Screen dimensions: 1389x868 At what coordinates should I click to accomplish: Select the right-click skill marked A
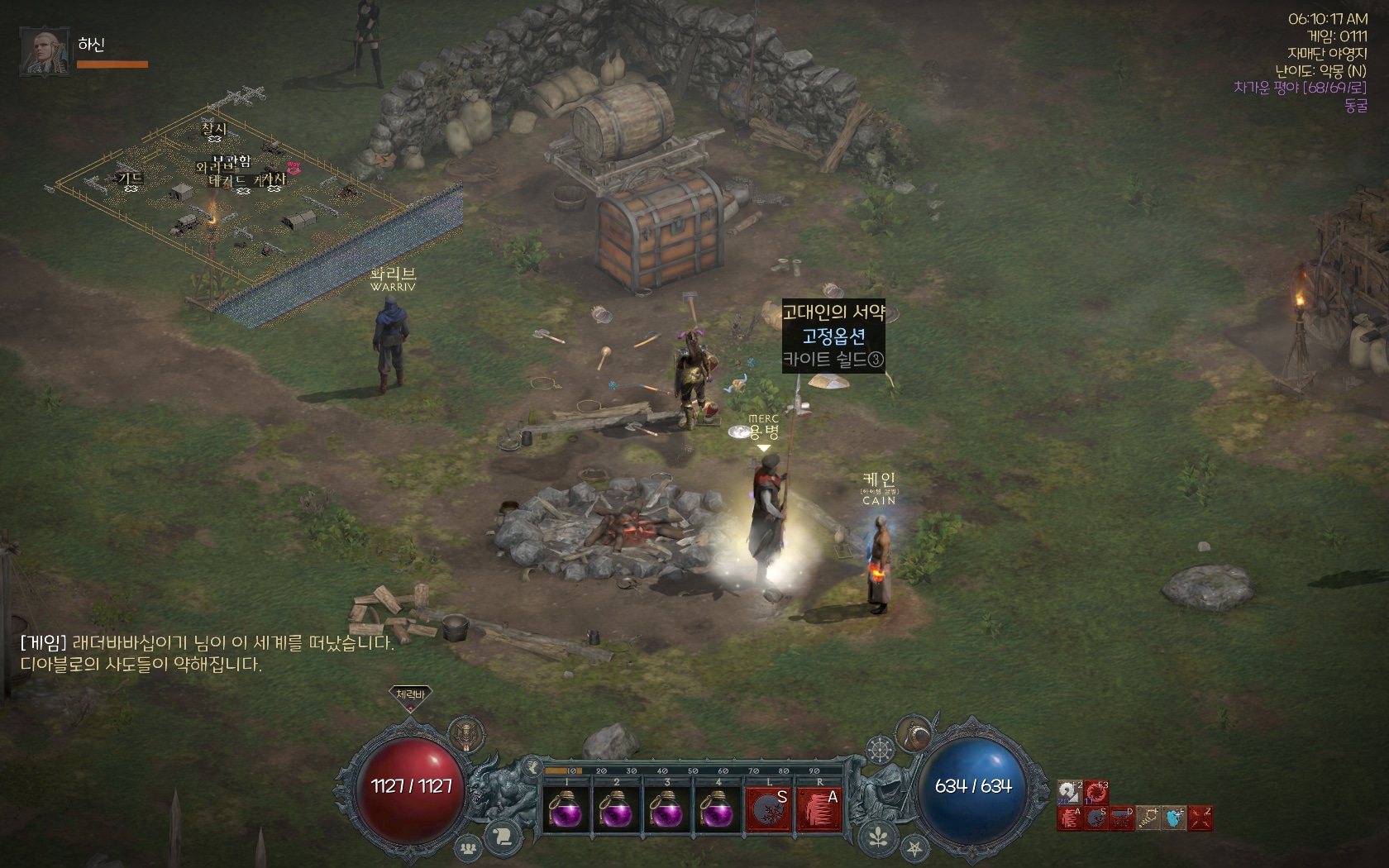(x=819, y=809)
